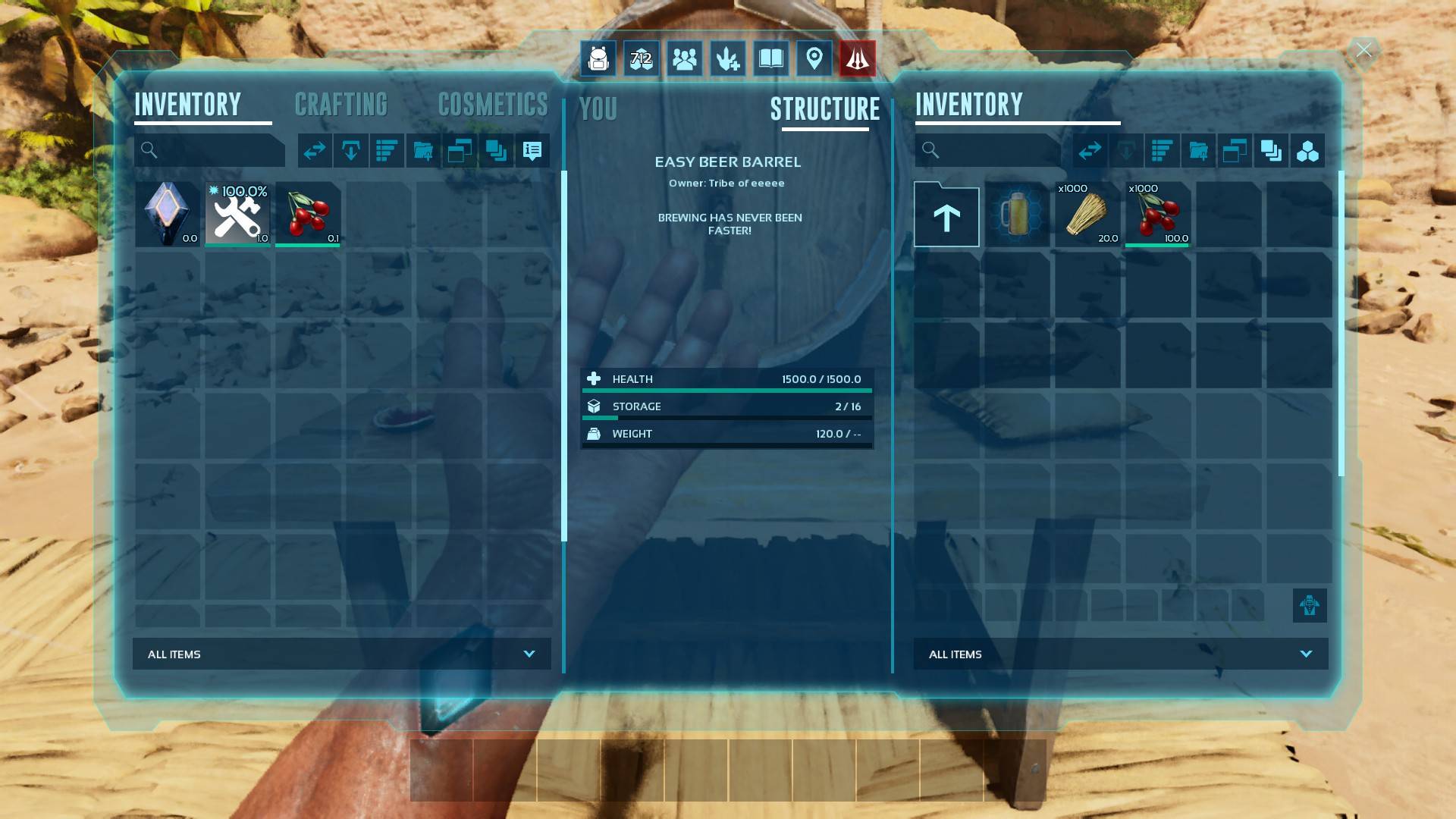
Task: Click the barrel inventory search field
Action: [993, 151]
